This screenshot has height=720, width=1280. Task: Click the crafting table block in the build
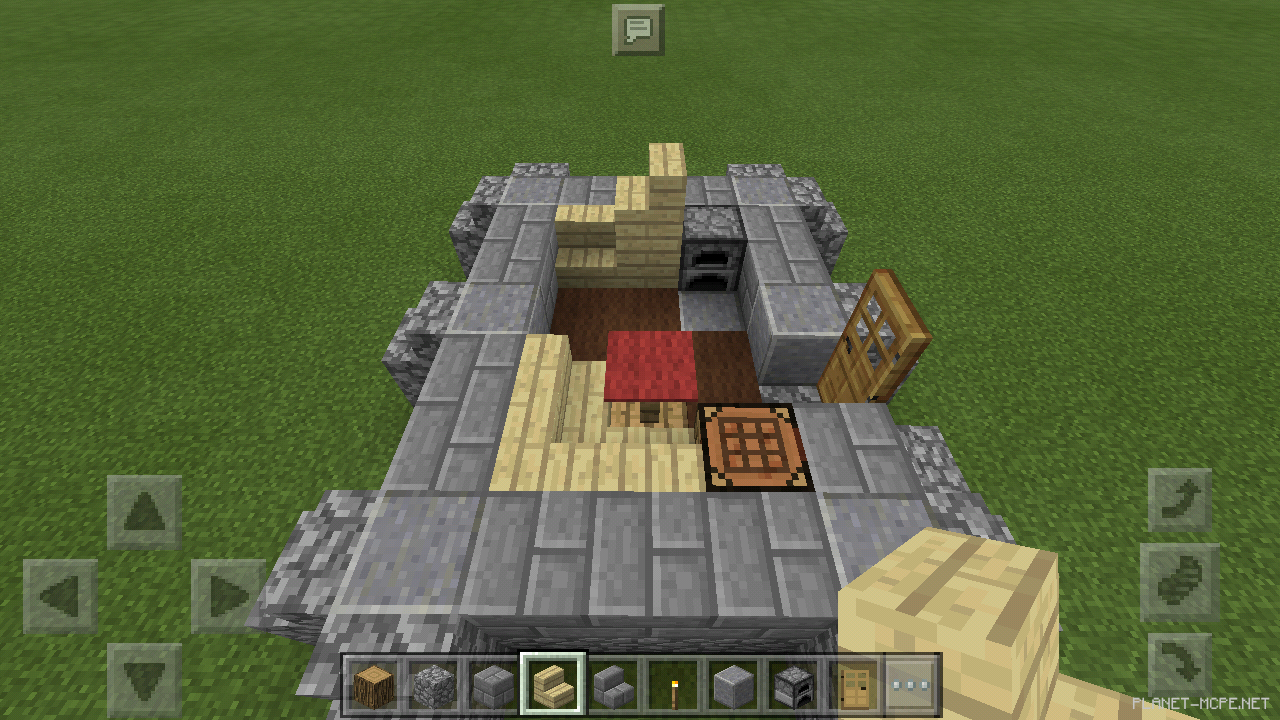pyautogui.click(x=752, y=445)
